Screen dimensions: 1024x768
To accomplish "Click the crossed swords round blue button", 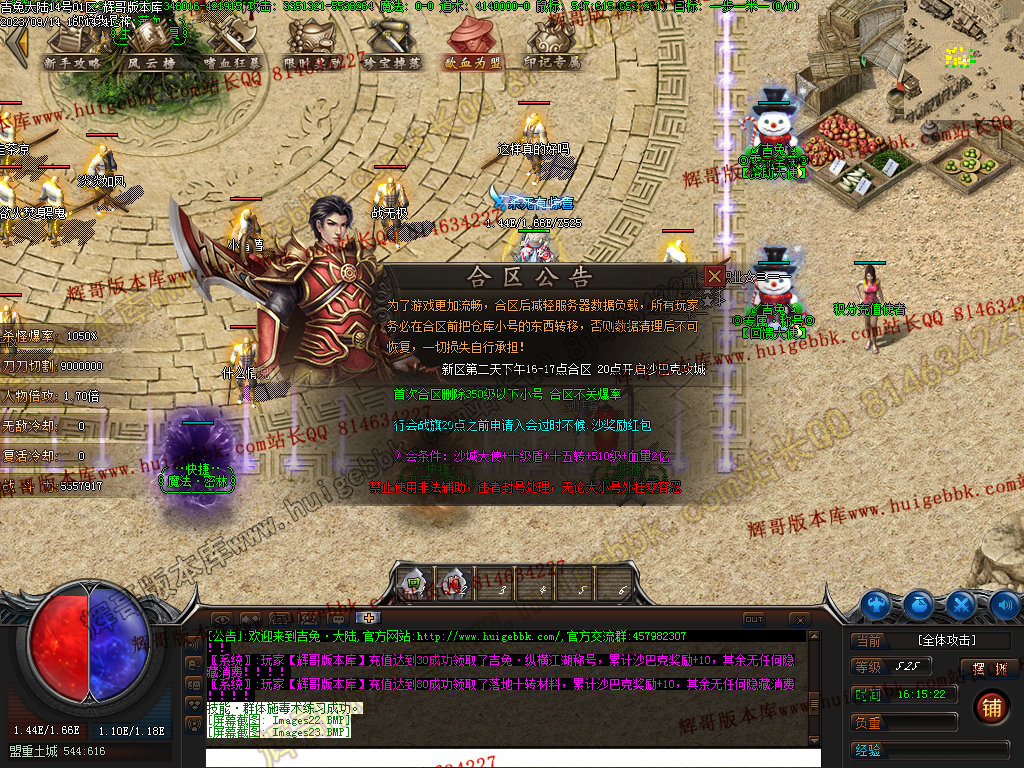I will pyautogui.click(x=961, y=604).
